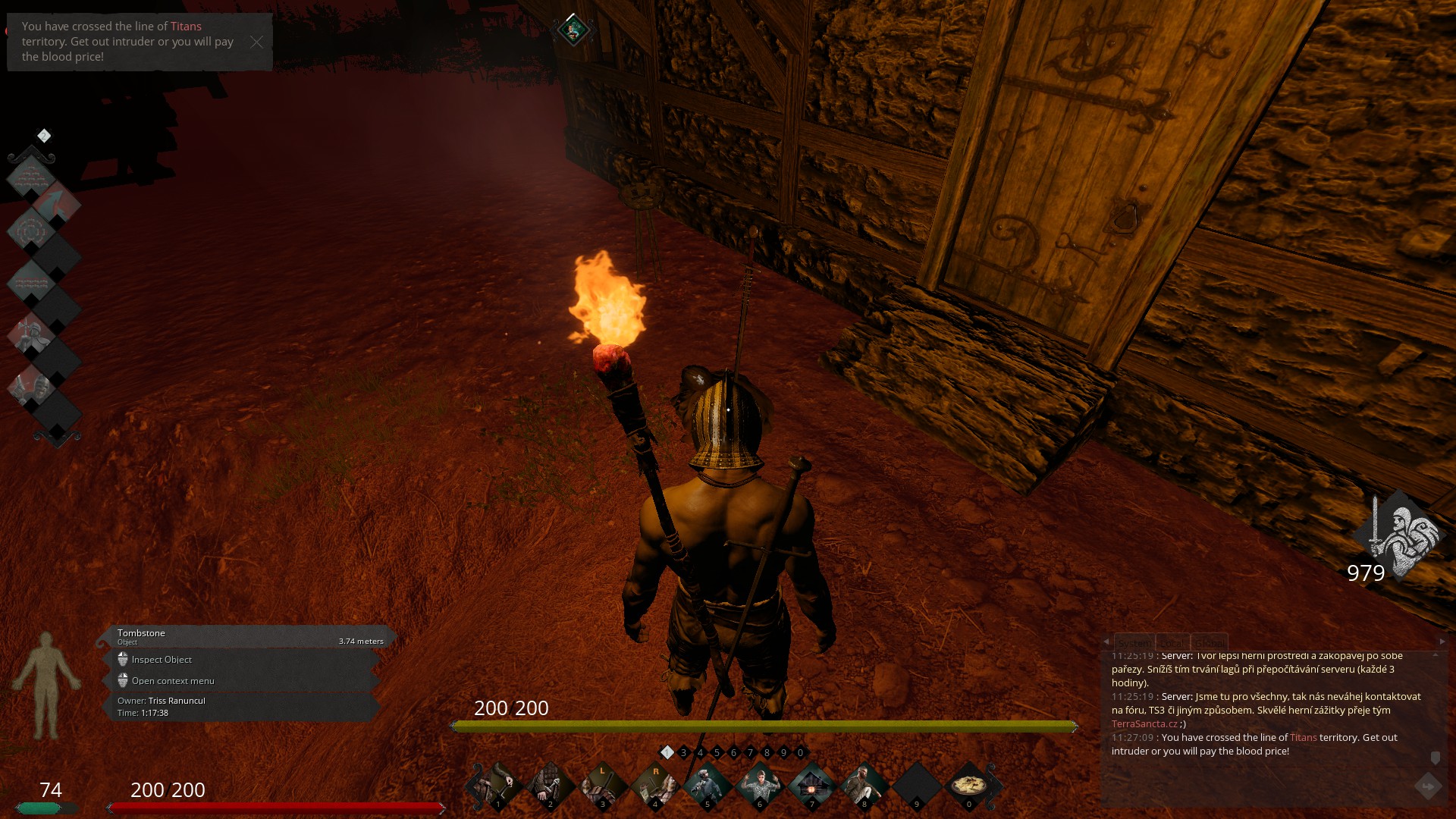
Task: Click the warrior skill emblem showing 979
Action: (1399, 535)
